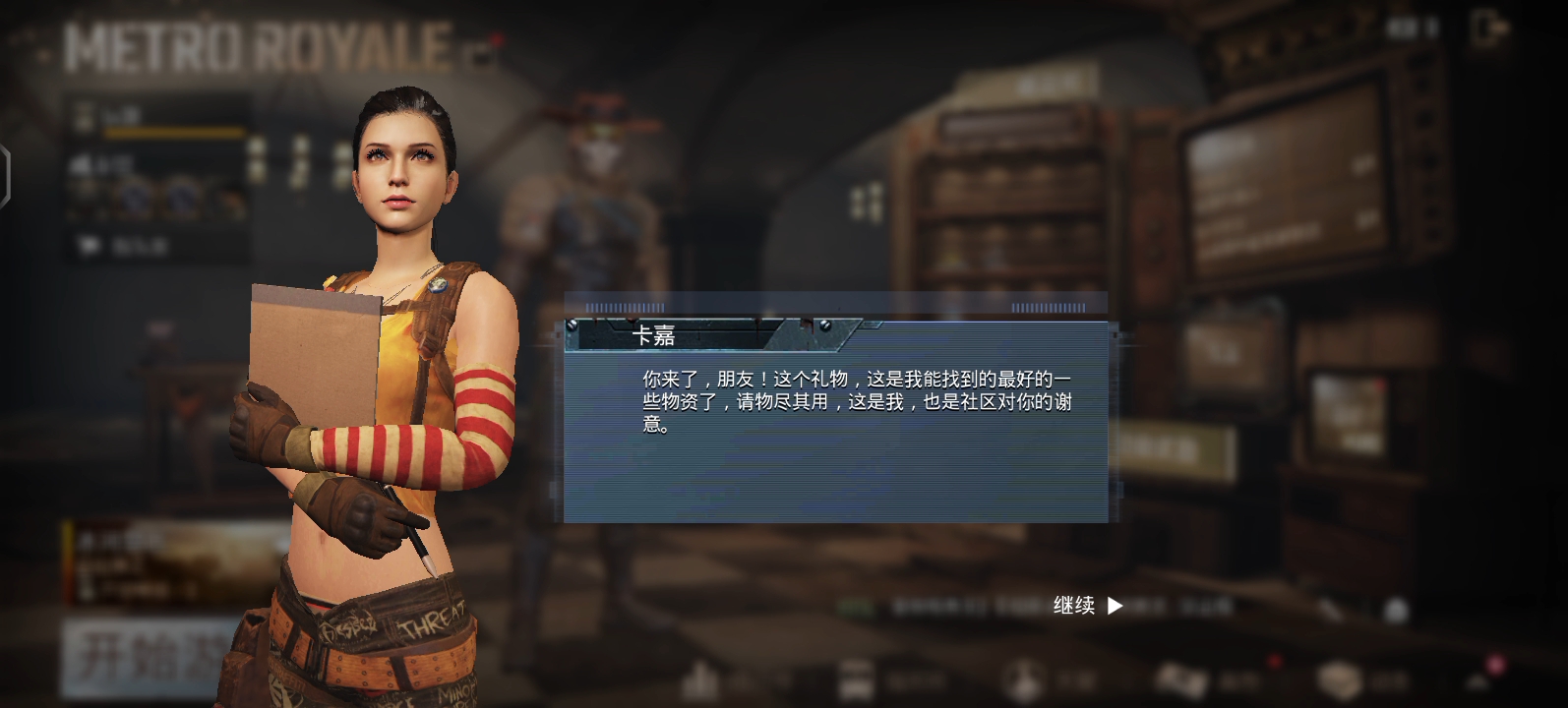The height and width of the screenshot is (708, 1568).
Task: Open the screenshot camera icon at top right
Action: click(x=1485, y=28)
